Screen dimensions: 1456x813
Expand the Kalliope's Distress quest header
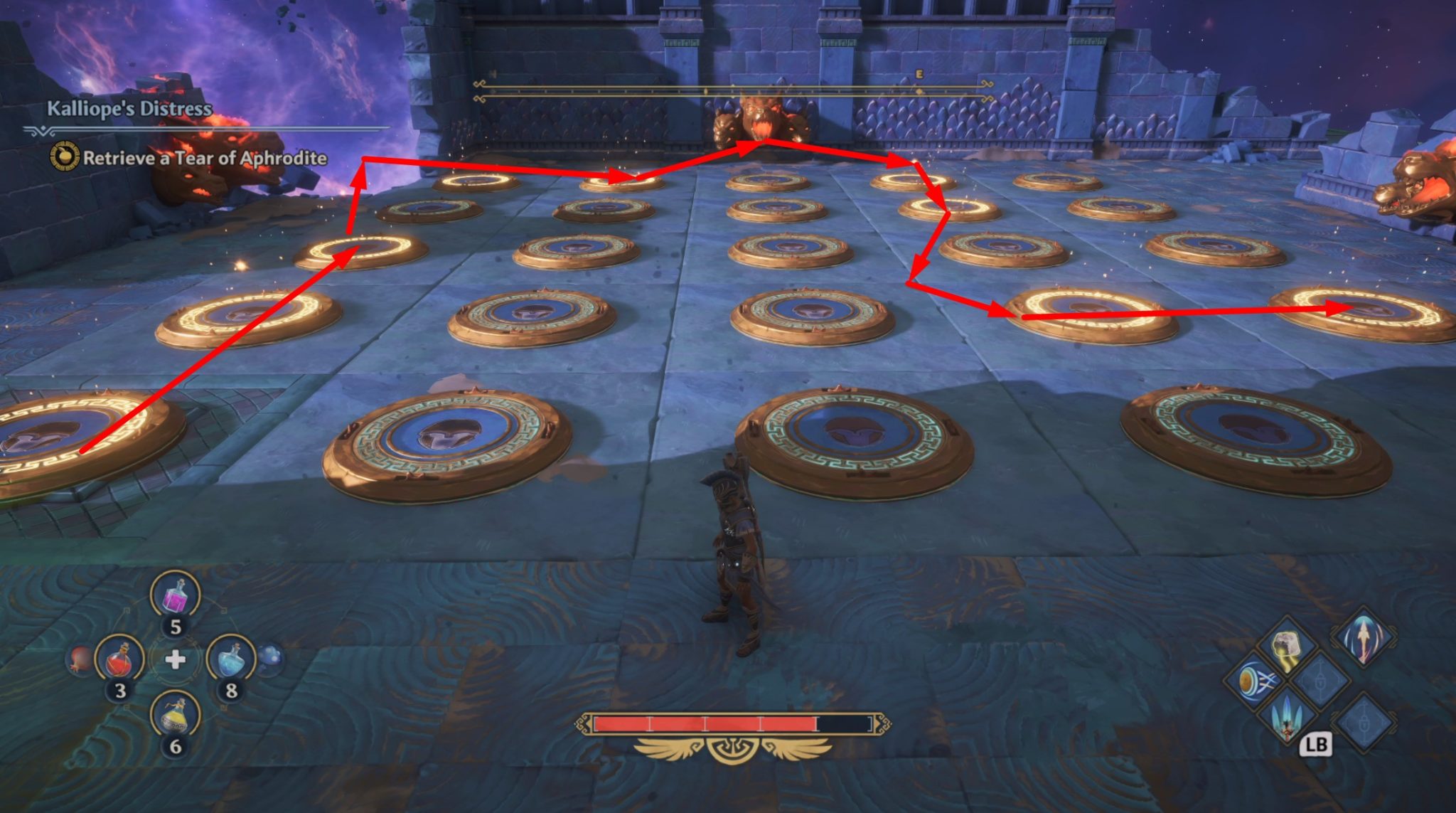[129, 108]
